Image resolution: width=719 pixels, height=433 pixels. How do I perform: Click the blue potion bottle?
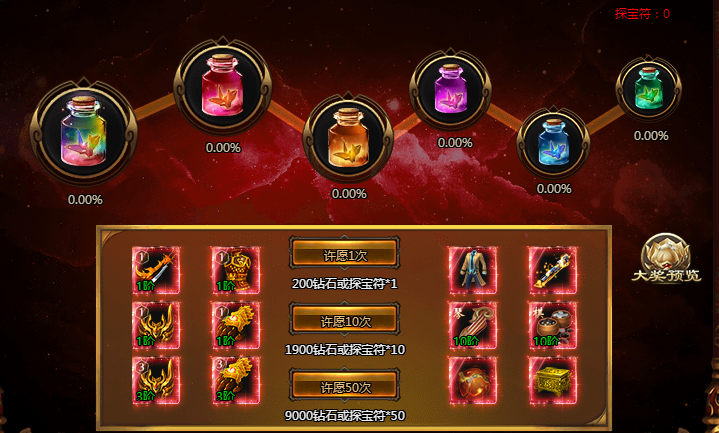click(553, 139)
